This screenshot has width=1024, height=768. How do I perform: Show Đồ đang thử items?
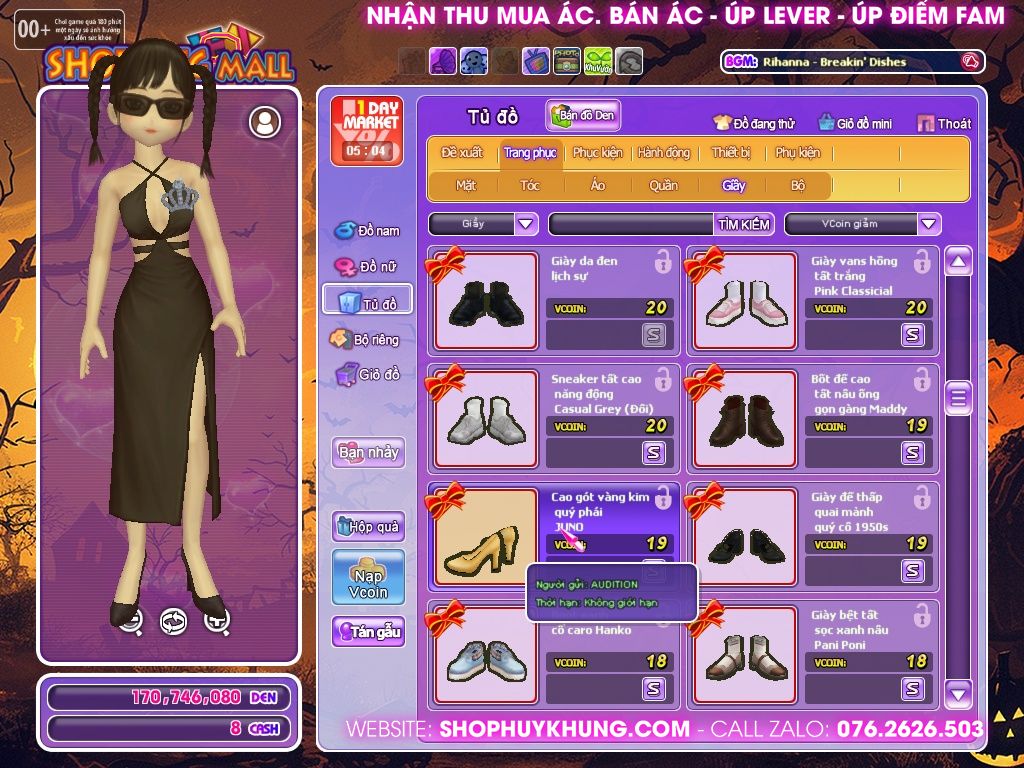754,123
